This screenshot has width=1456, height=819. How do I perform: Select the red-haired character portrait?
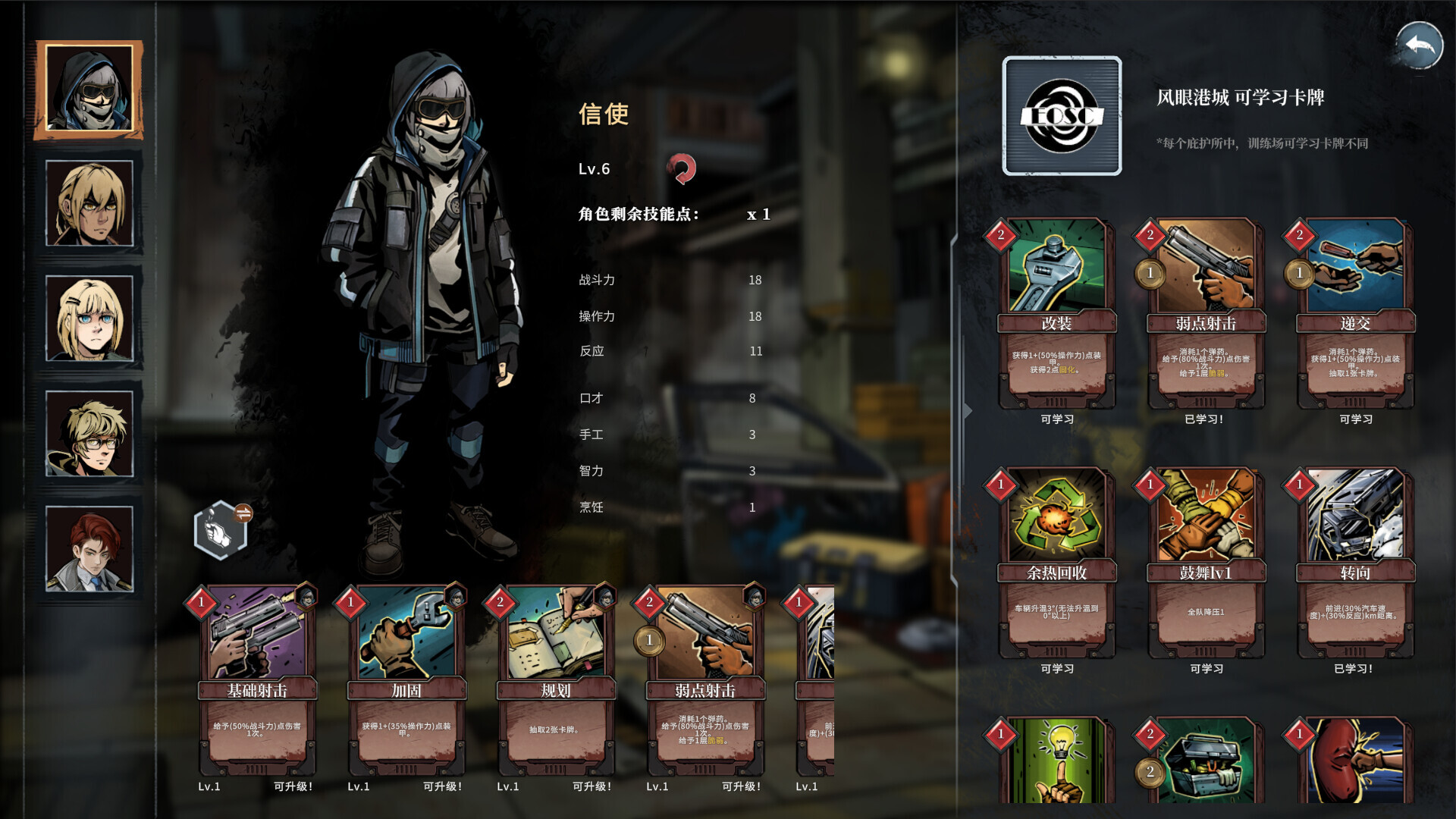tap(89, 548)
